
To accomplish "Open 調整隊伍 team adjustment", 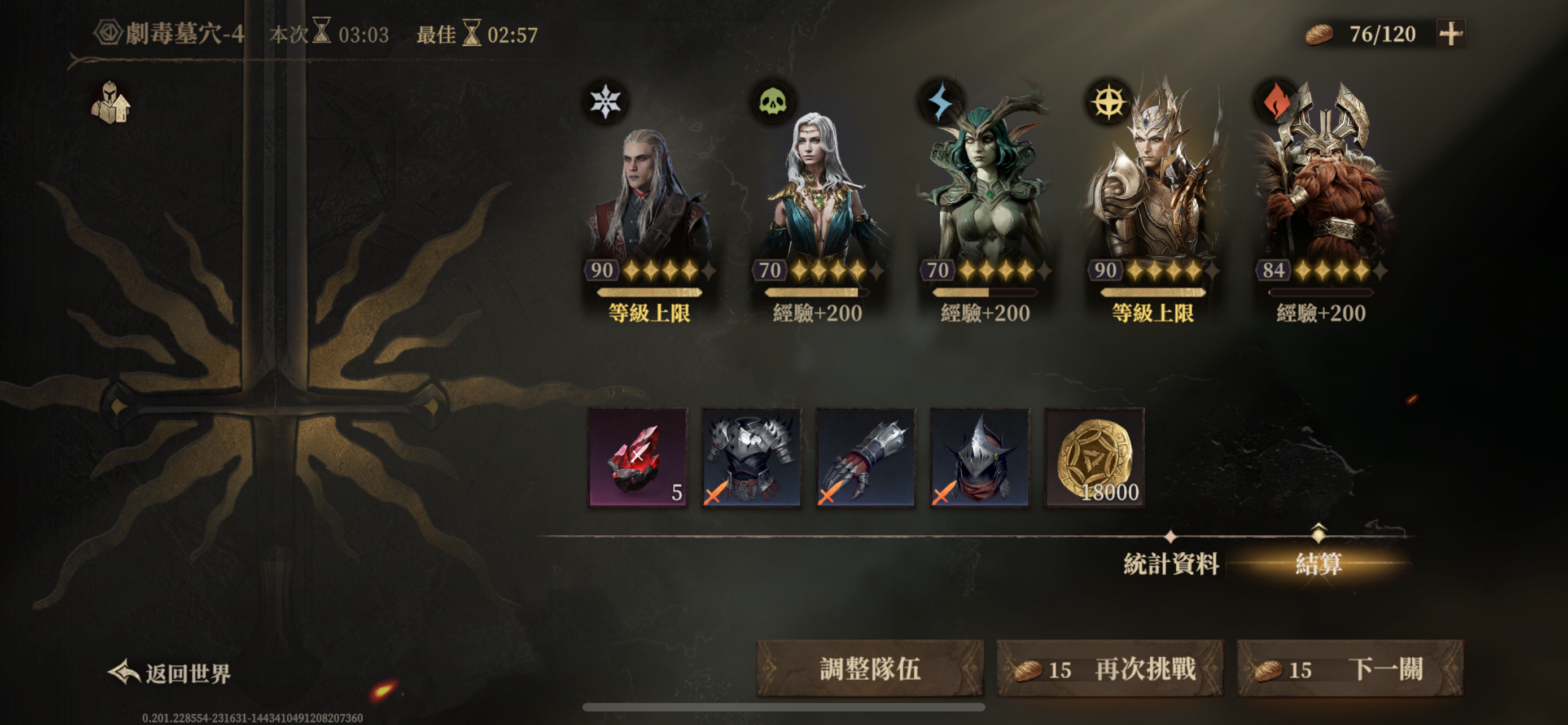I will click(869, 669).
